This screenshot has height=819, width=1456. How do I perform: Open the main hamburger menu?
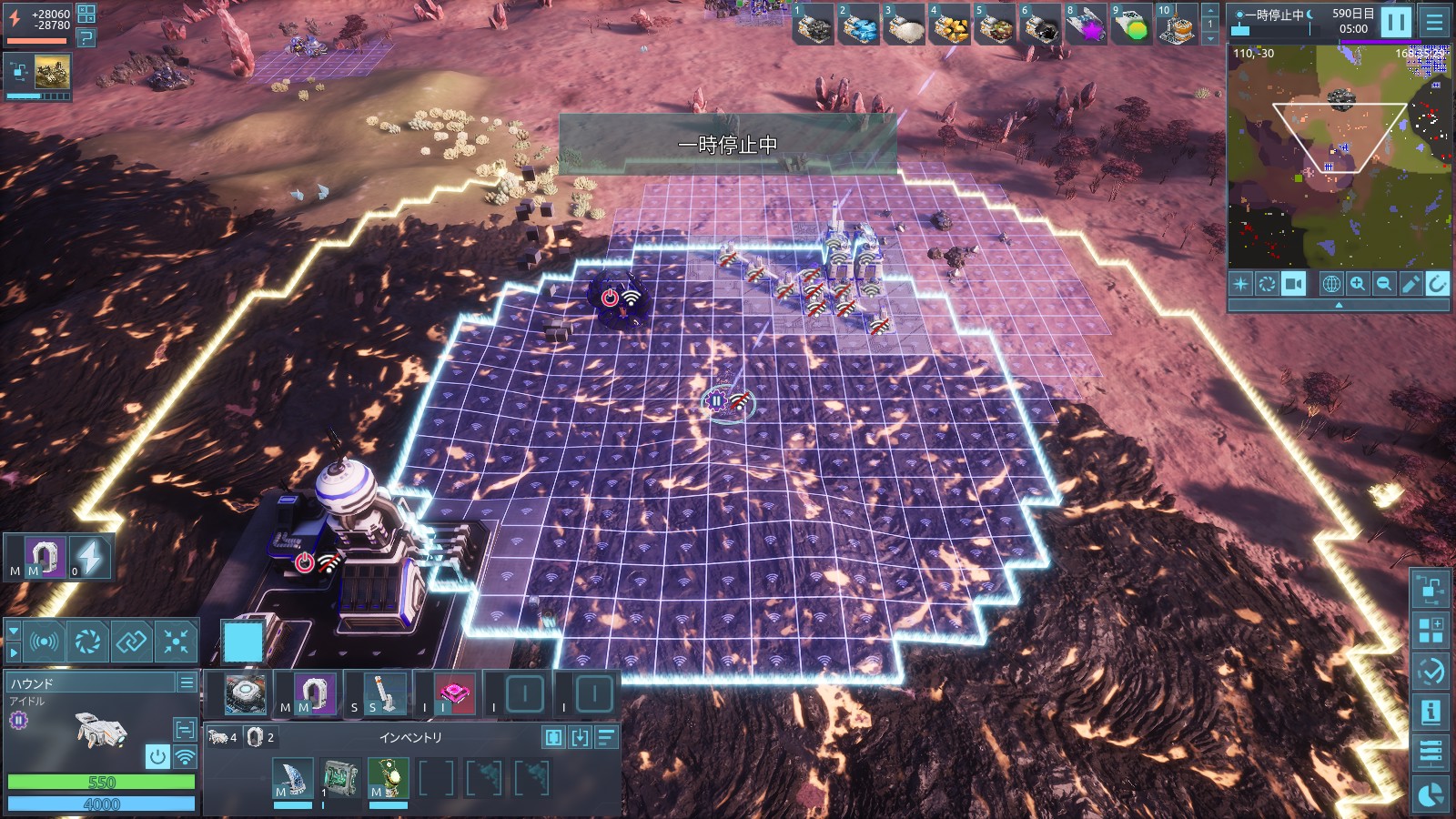tap(1435, 21)
